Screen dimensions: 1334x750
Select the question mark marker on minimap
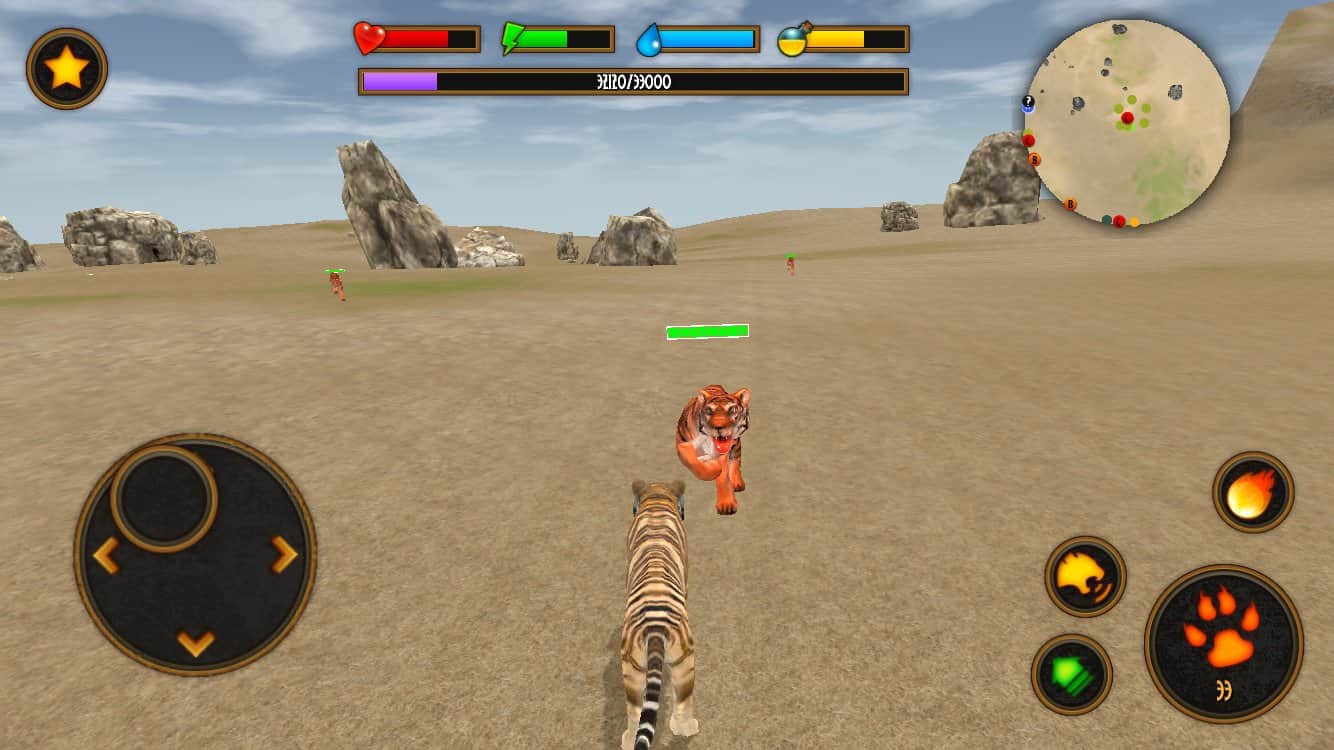coord(1028,102)
